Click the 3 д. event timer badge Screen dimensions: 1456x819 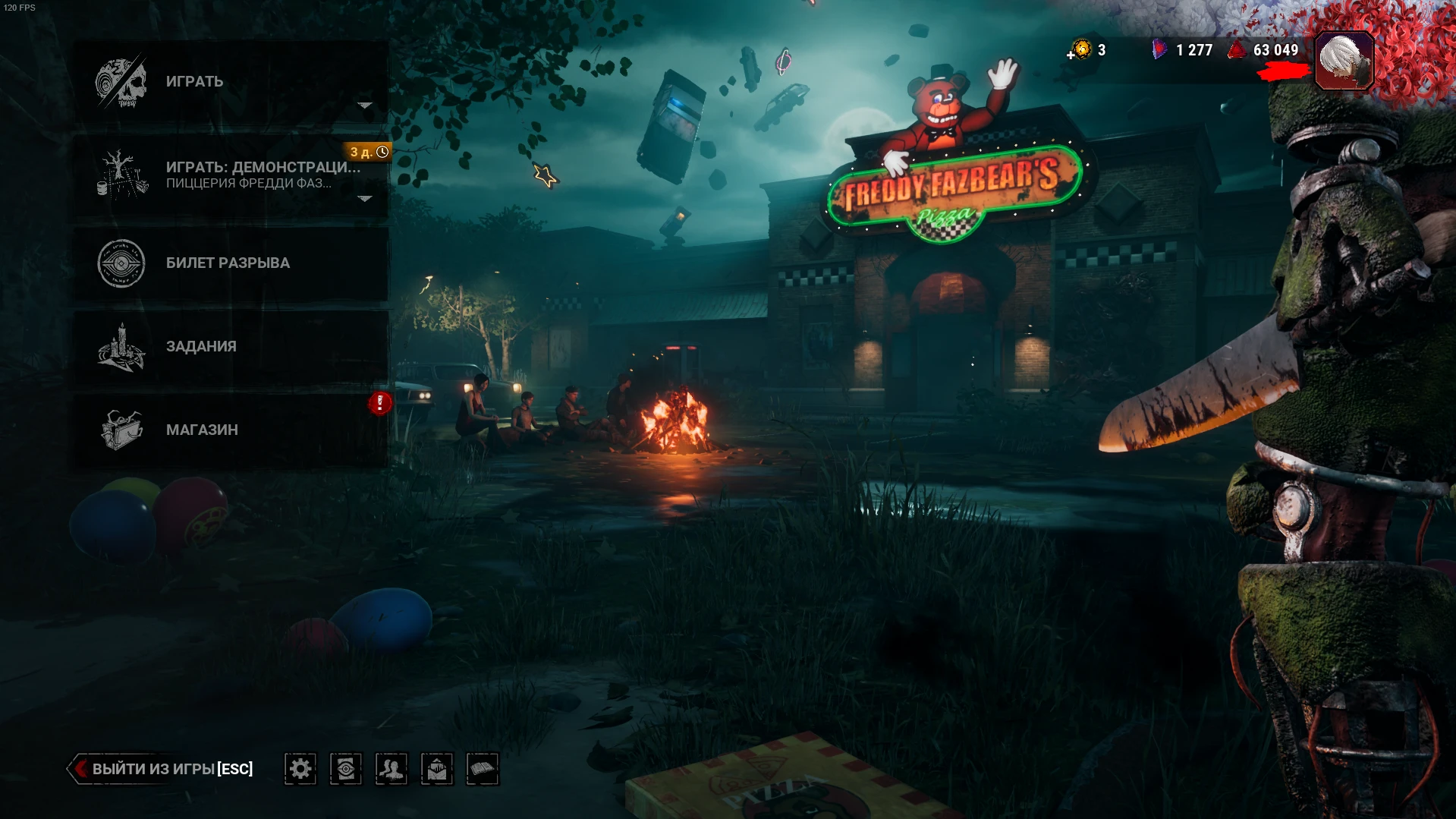(x=367, y=152)
